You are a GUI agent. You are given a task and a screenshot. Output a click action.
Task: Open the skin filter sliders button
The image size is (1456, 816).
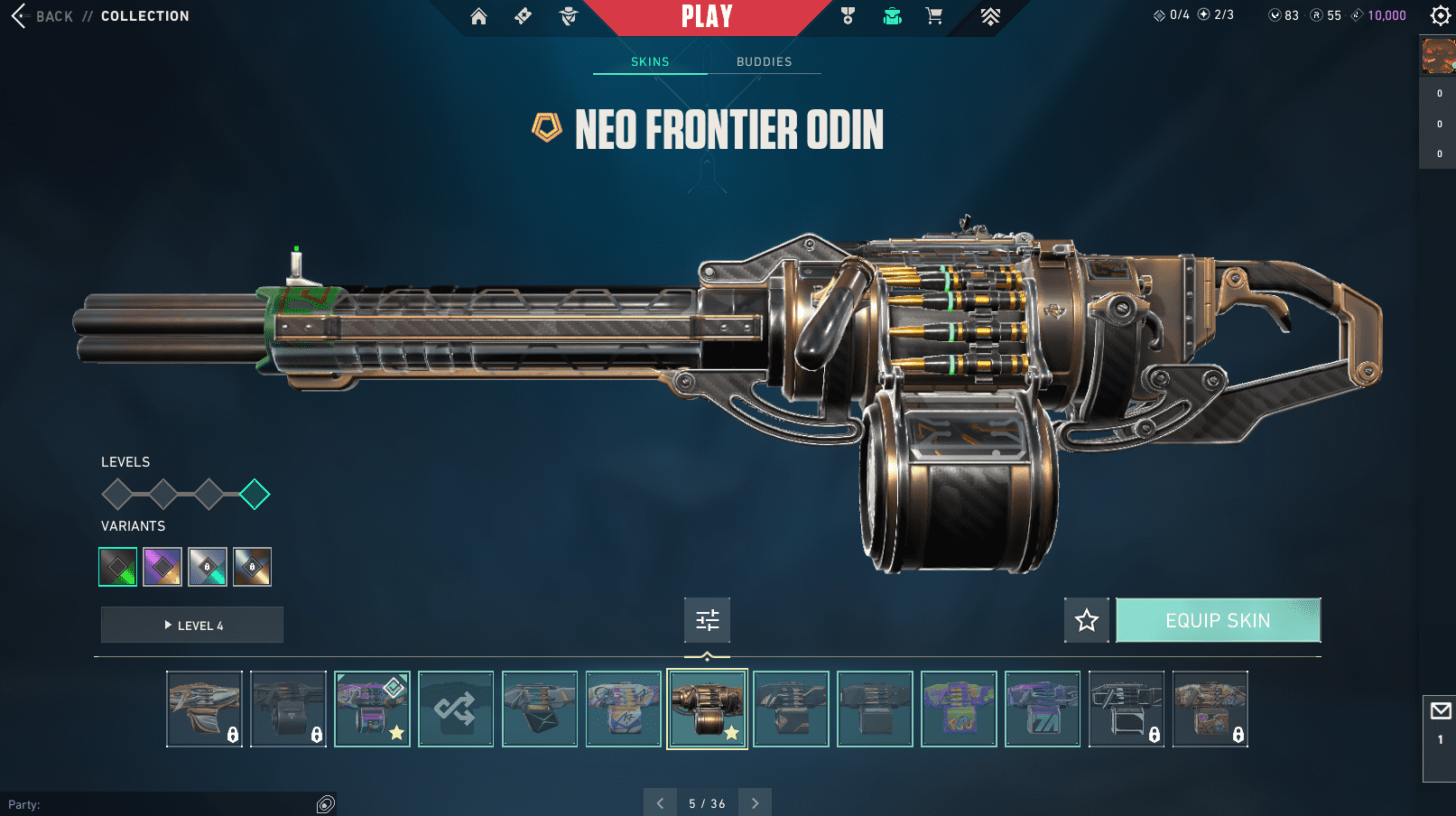[707, 620]
